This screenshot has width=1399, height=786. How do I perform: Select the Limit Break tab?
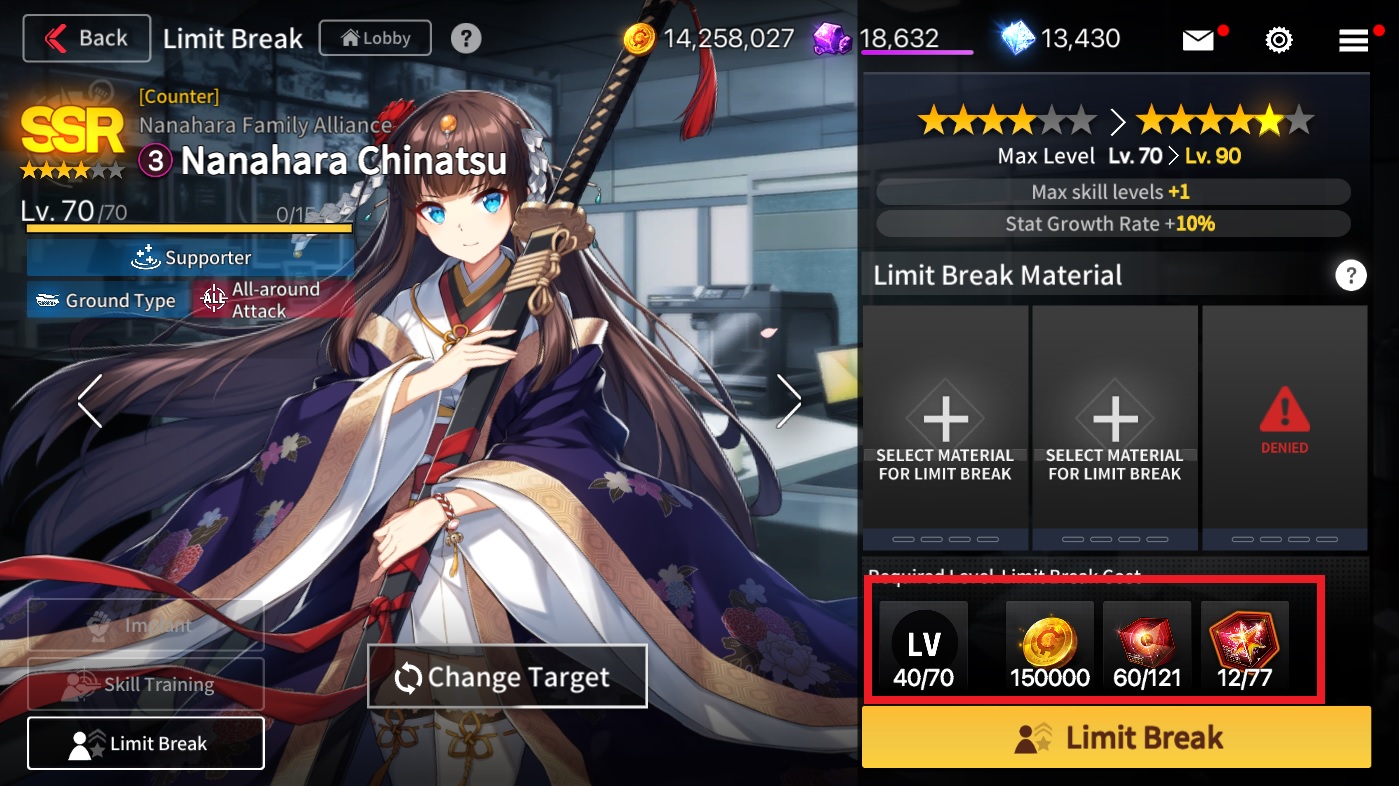pyautogui.click(x=146, y=743)
